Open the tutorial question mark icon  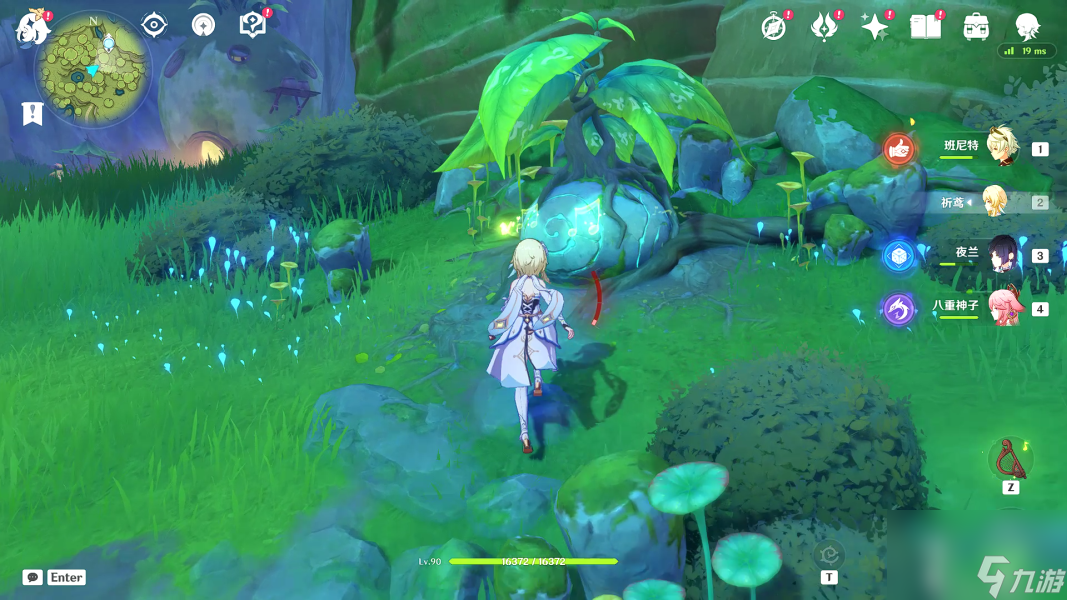click(253, 25)
